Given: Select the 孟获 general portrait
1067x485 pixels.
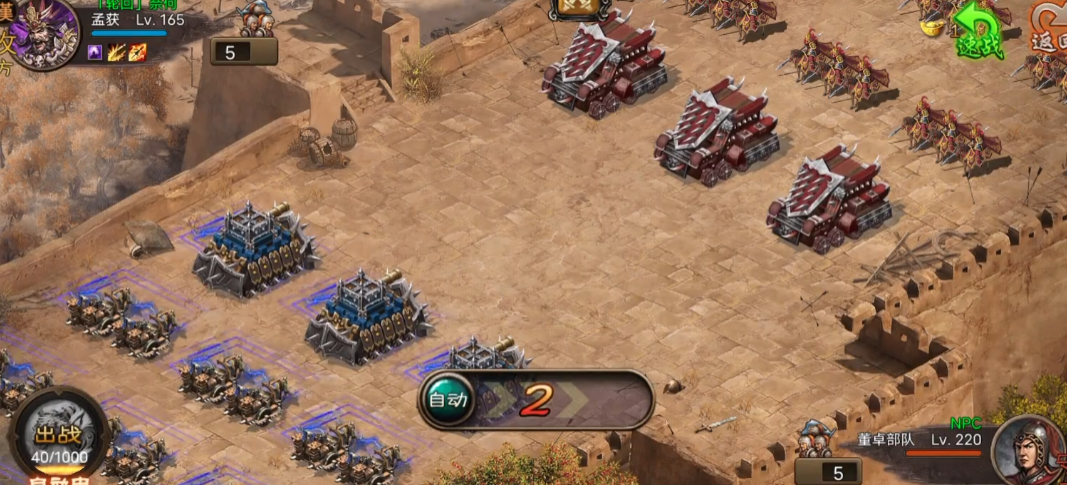Looking at the screenshot, I should coord(43,32).
